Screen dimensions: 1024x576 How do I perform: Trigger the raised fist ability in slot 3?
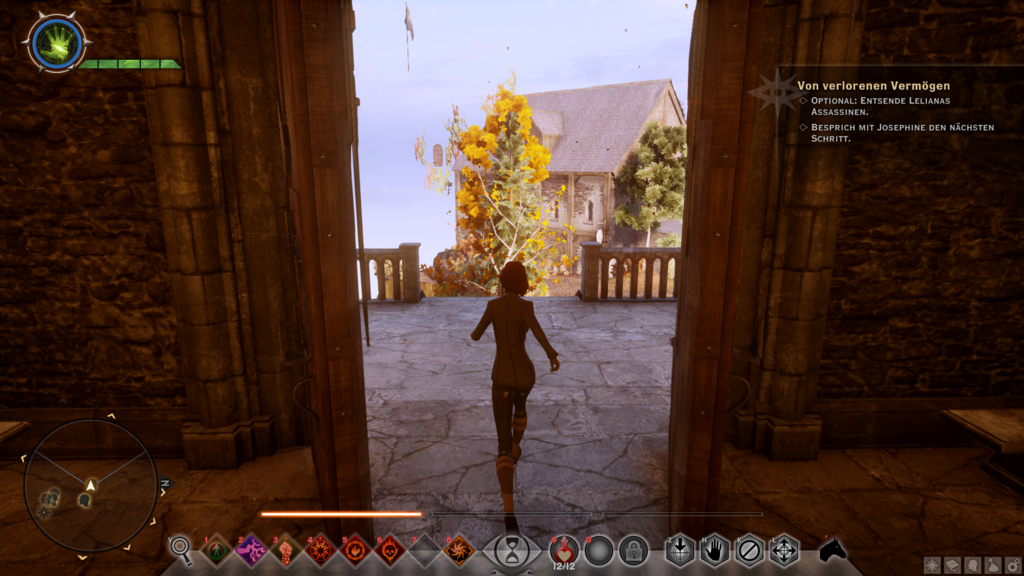286,549
